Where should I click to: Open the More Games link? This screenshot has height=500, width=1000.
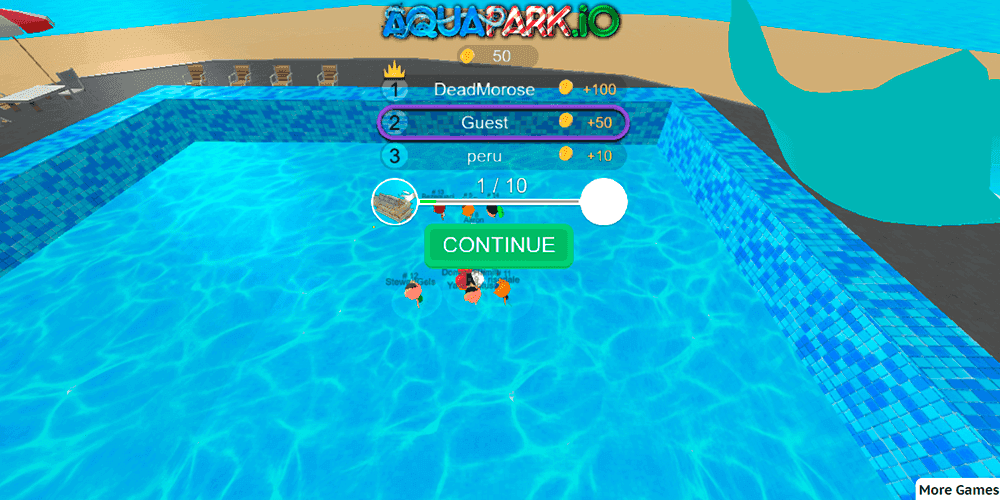(956, 489)
